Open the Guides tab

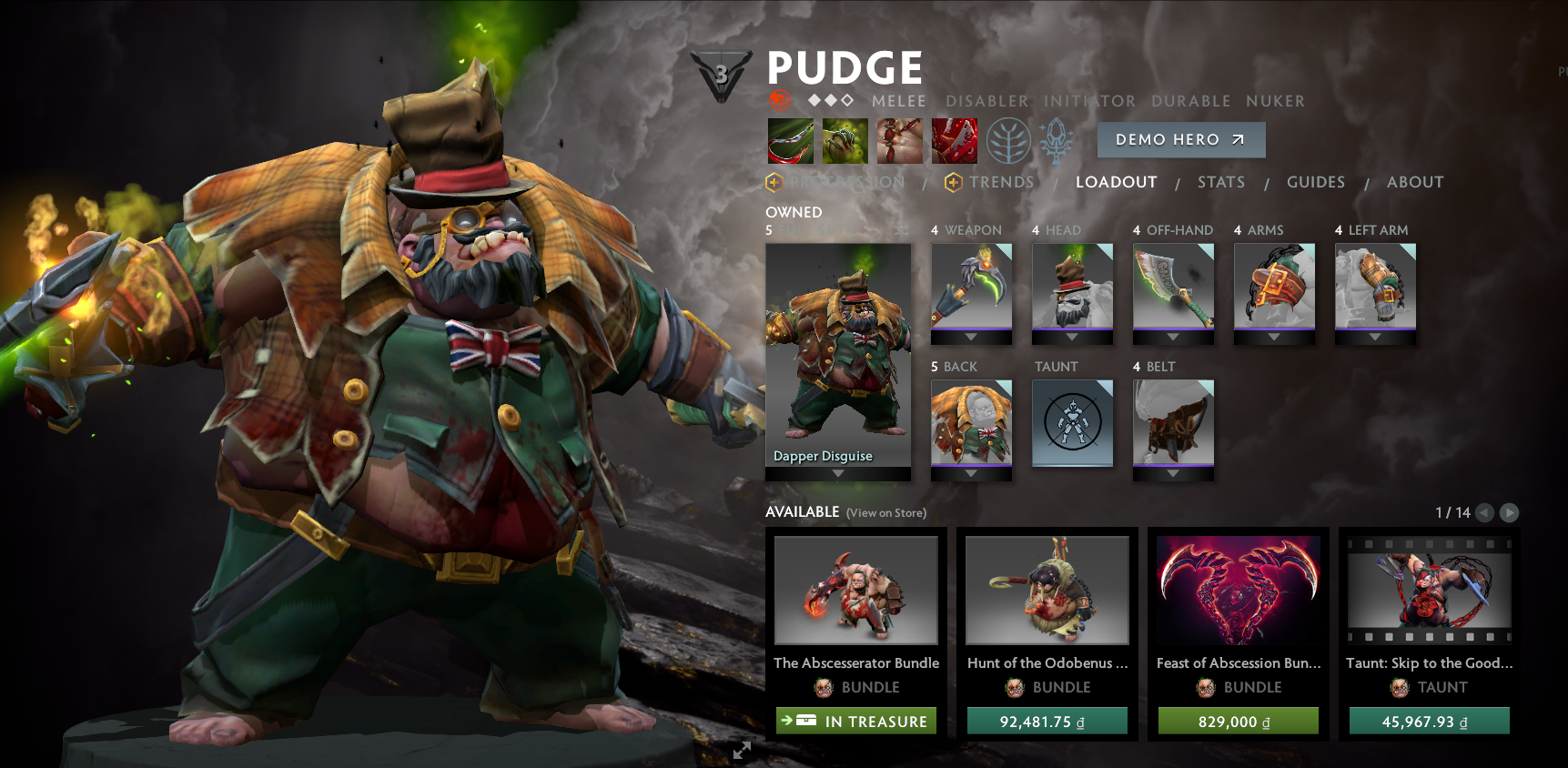pyautogui.click(x=1316, y=182)
